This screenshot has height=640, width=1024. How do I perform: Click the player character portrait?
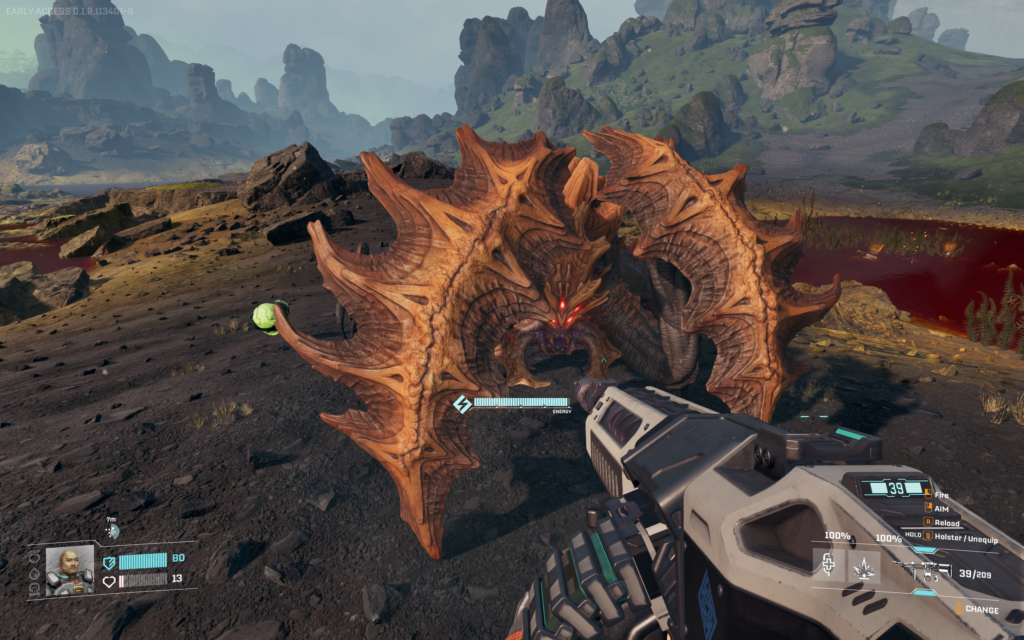(x=70, y=570)
